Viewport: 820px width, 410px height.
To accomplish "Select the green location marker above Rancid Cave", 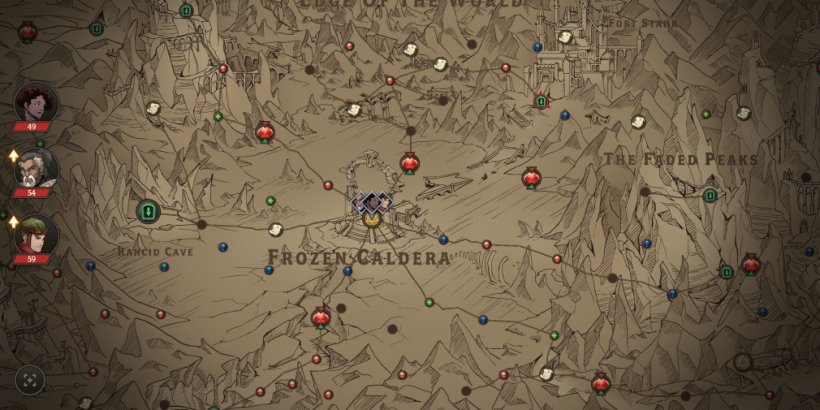I will (148, 211).
